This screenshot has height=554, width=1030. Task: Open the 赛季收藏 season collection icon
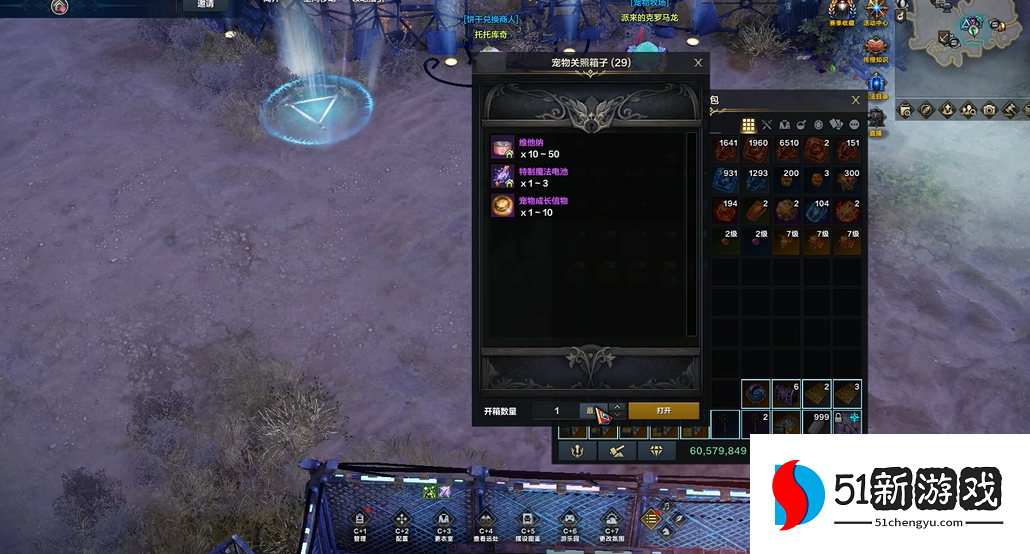tap(841, 11)
